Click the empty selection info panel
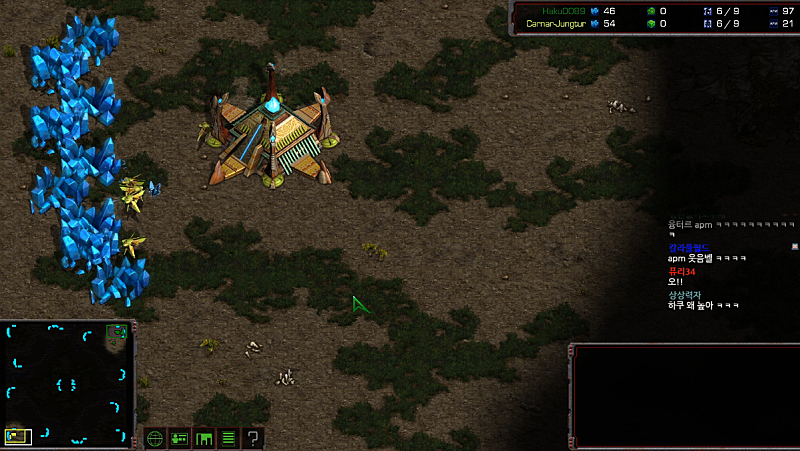The image size is (800, 451). (x=686, y=396)
